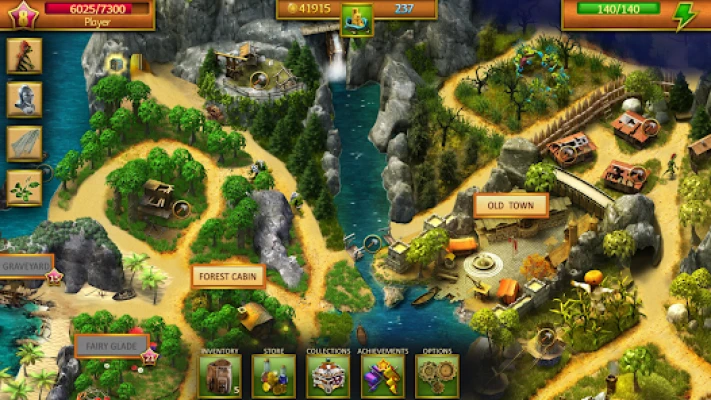View the Collections chest
Image resolution: width=711 pixels, height=400 pixels.
[x=328, y=376]
